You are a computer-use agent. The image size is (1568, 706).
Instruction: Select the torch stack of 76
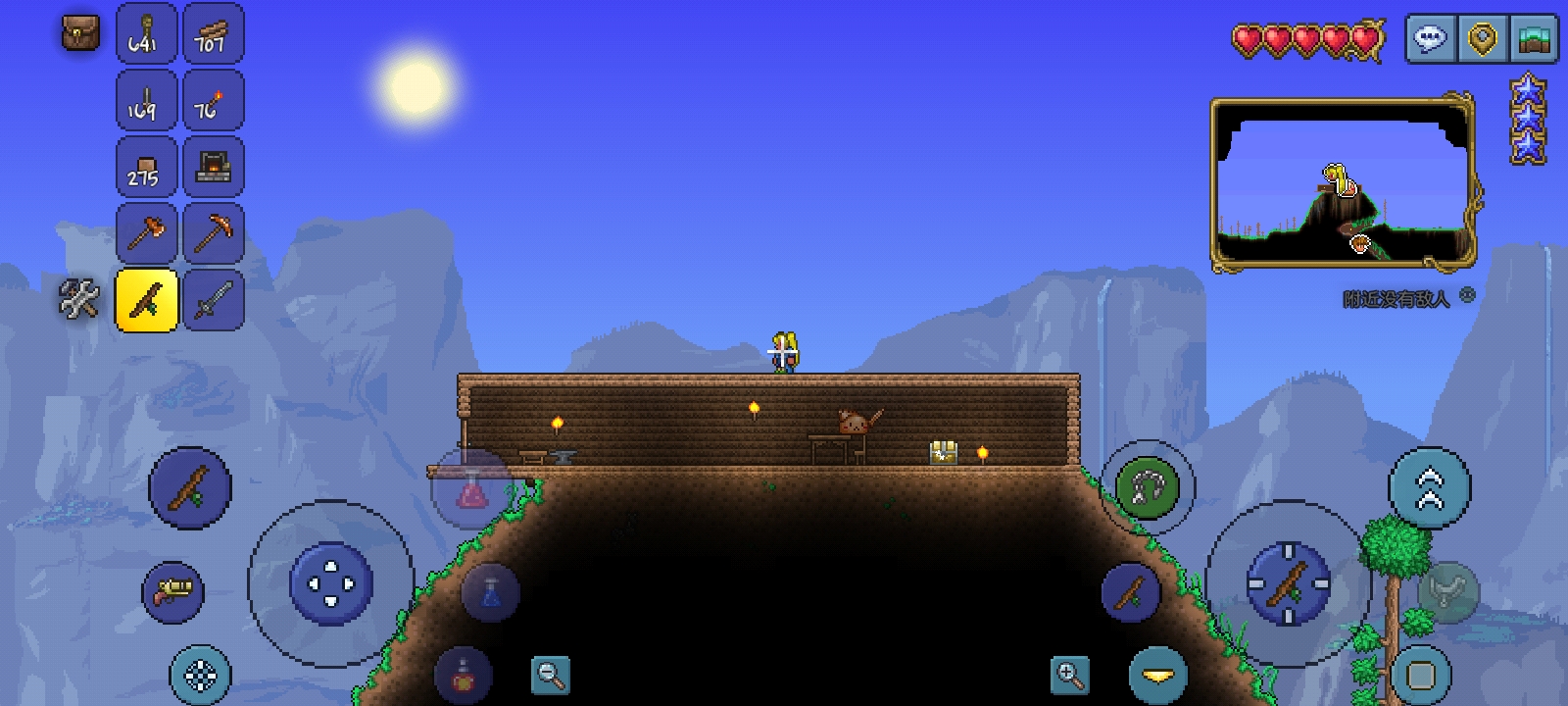coord(213,100)
